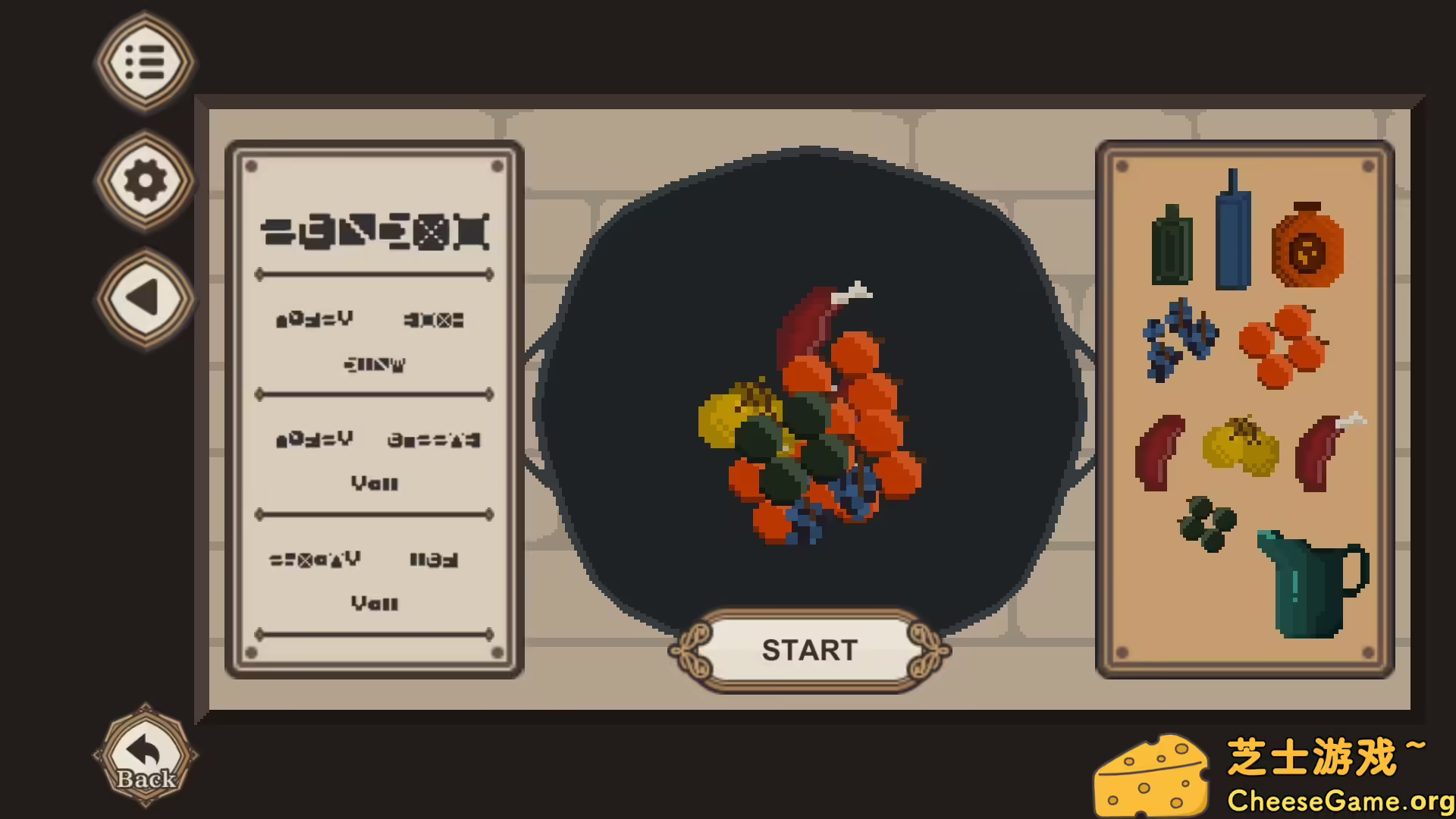Open settings with the gear icon

click(145, 181)
